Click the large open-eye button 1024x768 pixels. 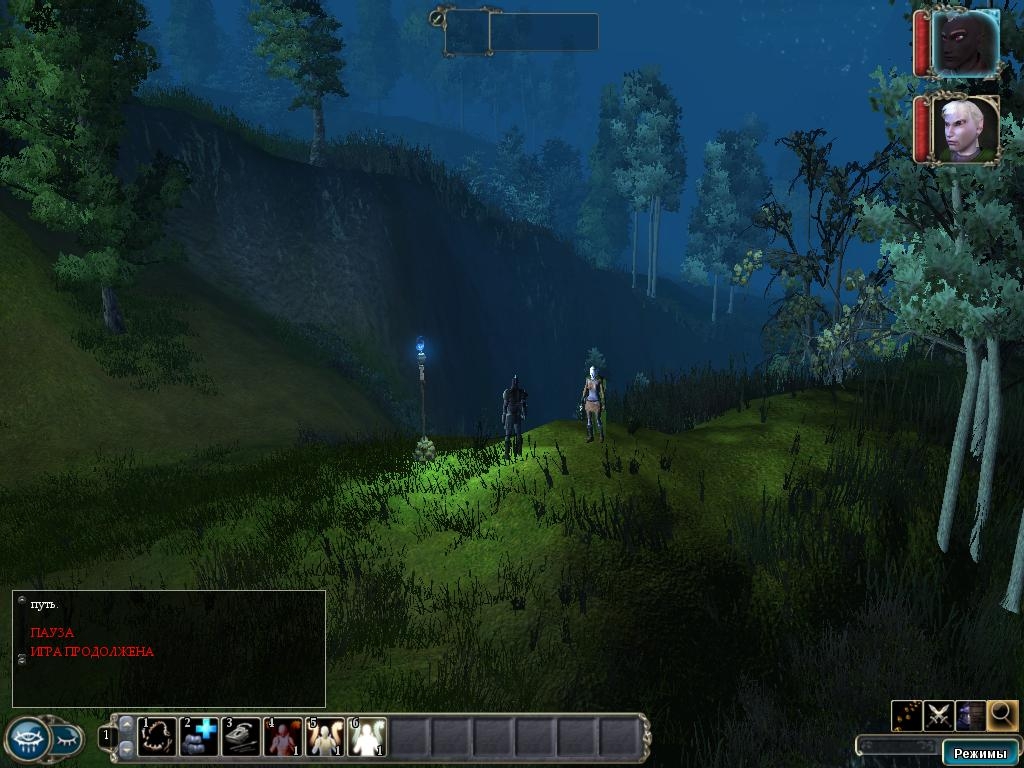pos(27,739)
